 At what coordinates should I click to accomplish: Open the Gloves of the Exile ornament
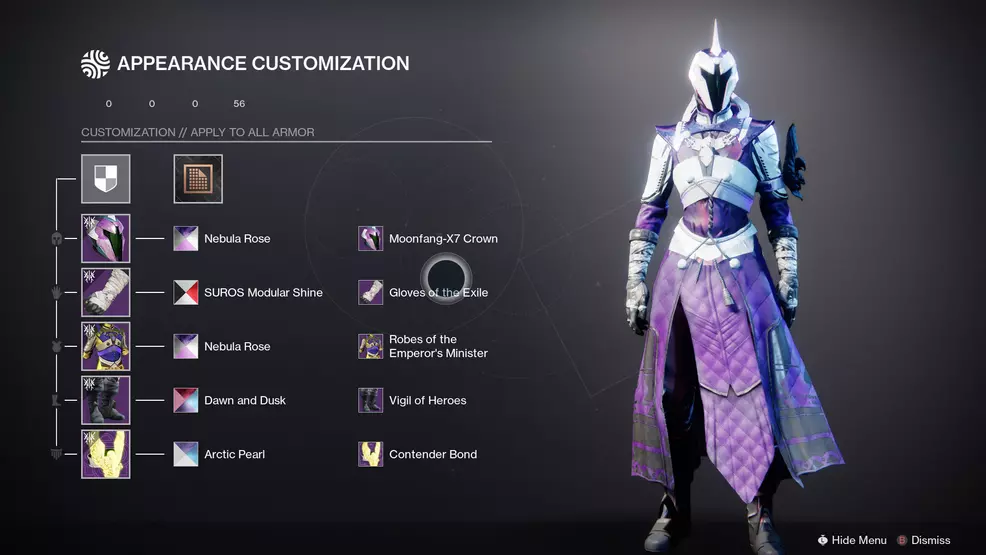(x=371, y=293)
